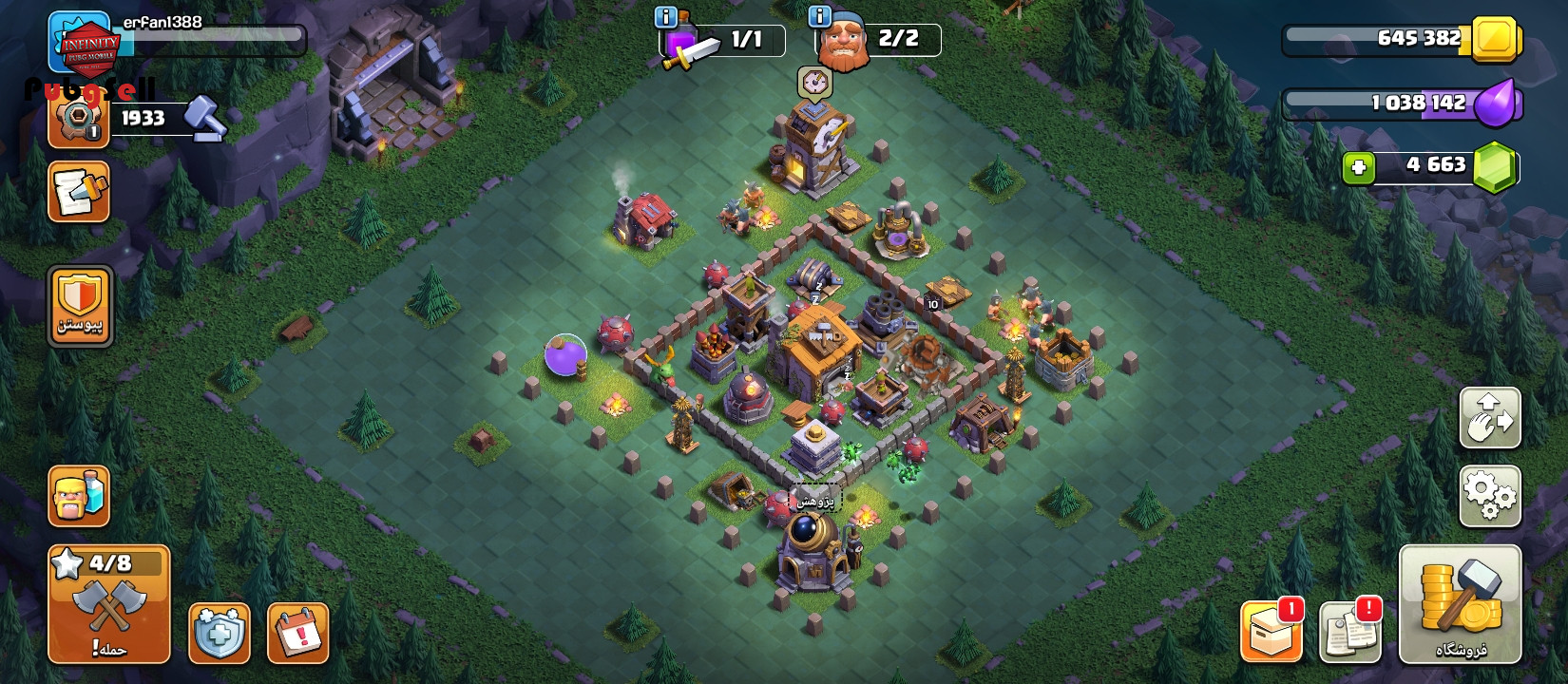Open the settings gears button
Viewport: 1568px width, 684px height.
[x=1490, y=496]
